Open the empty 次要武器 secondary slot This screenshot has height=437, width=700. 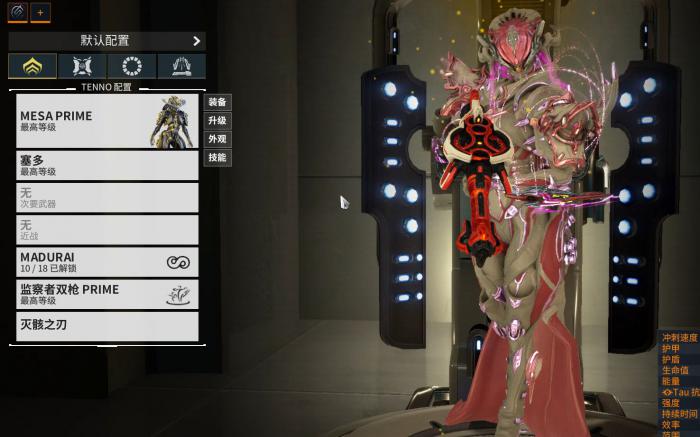108,197
